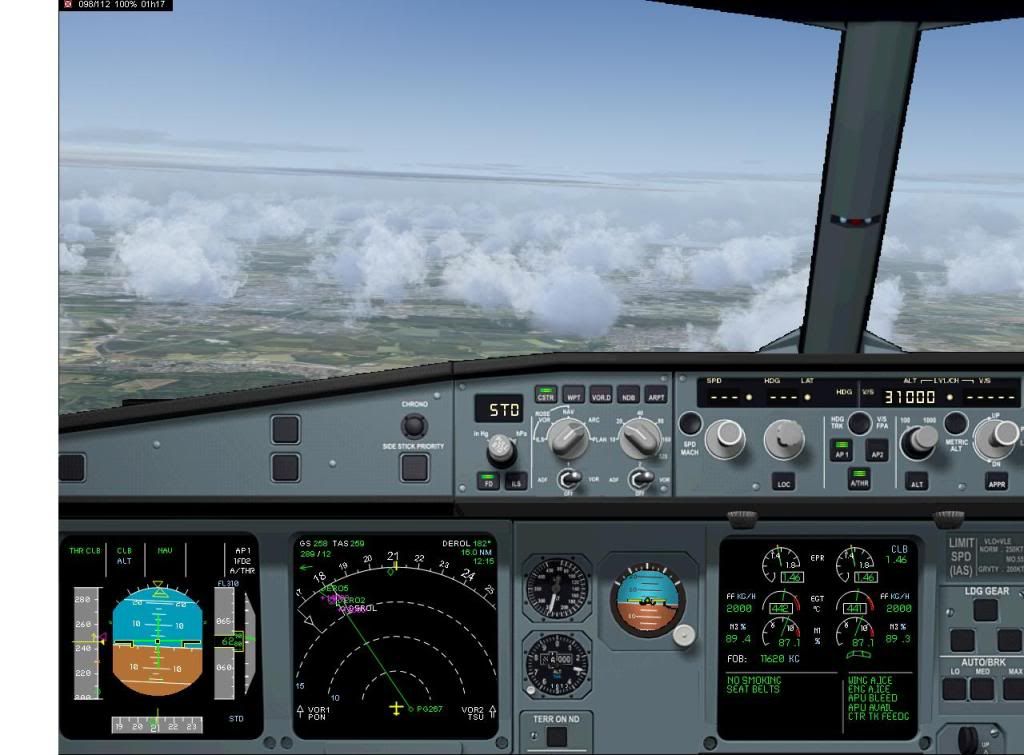This screenshot has width=1024, height=755.
Task: Arm the LOC localizer button
Action: (784, 483)
